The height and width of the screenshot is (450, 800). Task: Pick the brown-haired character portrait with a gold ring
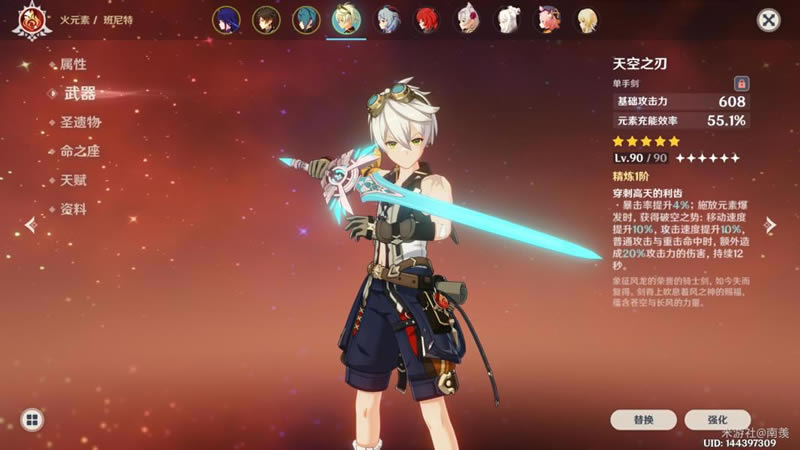coord(265,19)
